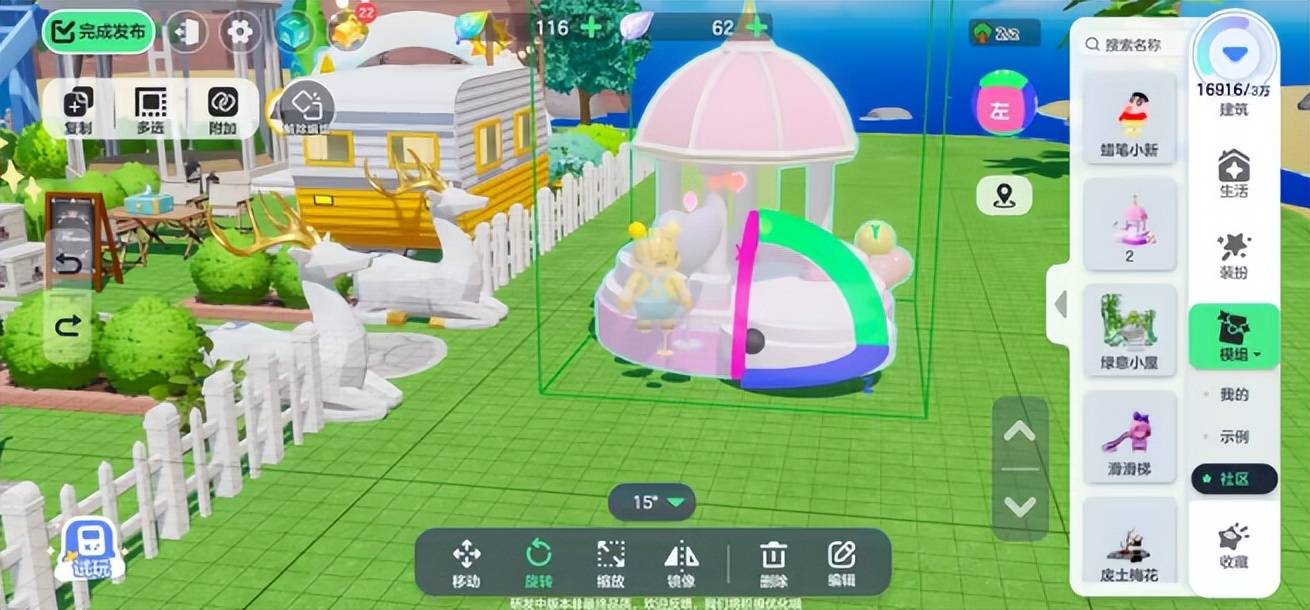Select the 复制 copy tool

[x=78, y=109]
